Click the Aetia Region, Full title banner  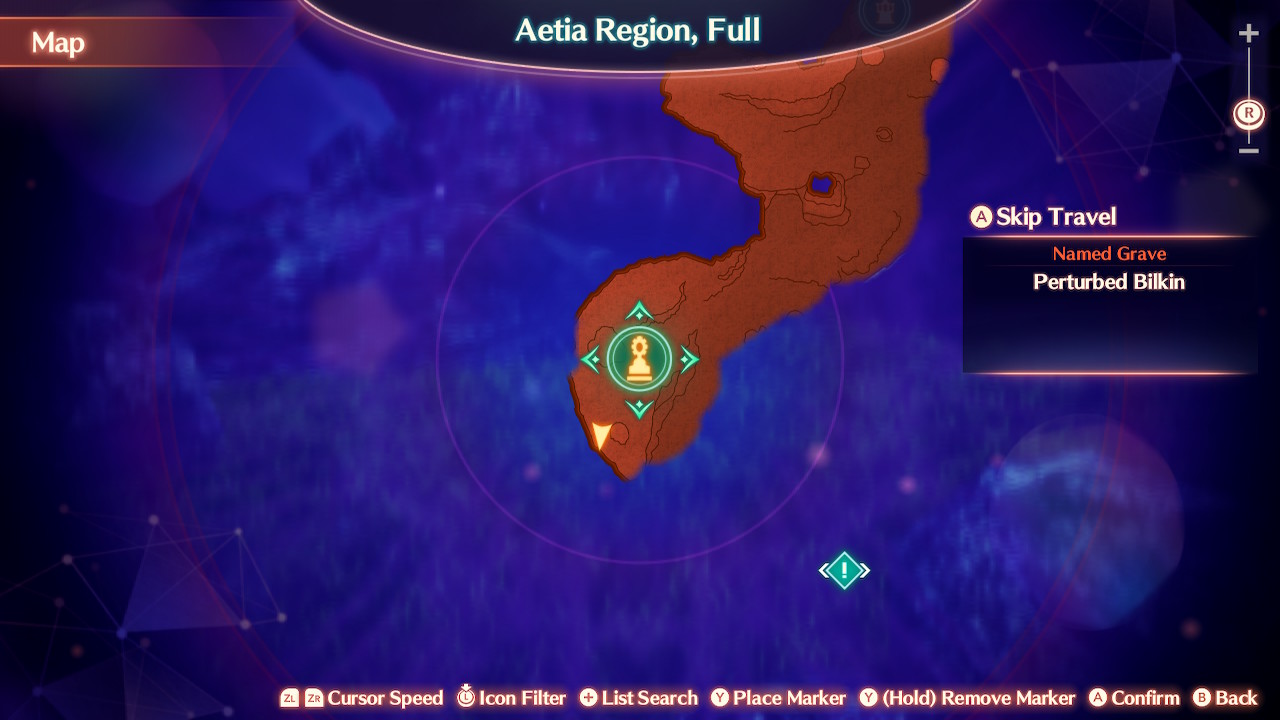(x=636, y=30)
